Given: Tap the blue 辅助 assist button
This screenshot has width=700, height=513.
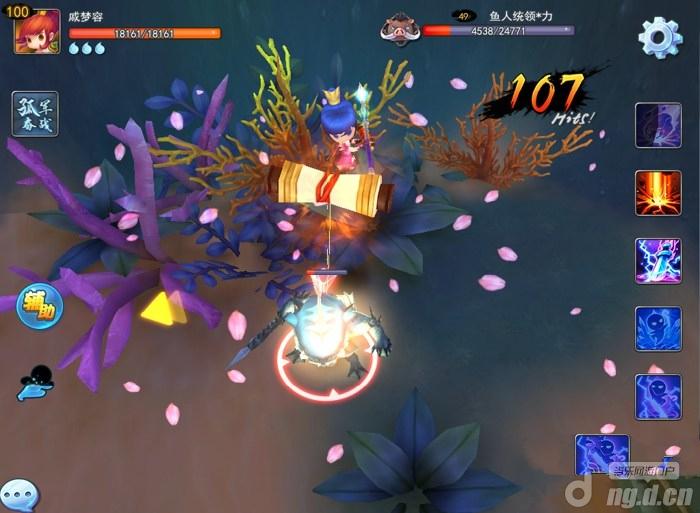Looking at the screenshot, I should pos(40,306).
